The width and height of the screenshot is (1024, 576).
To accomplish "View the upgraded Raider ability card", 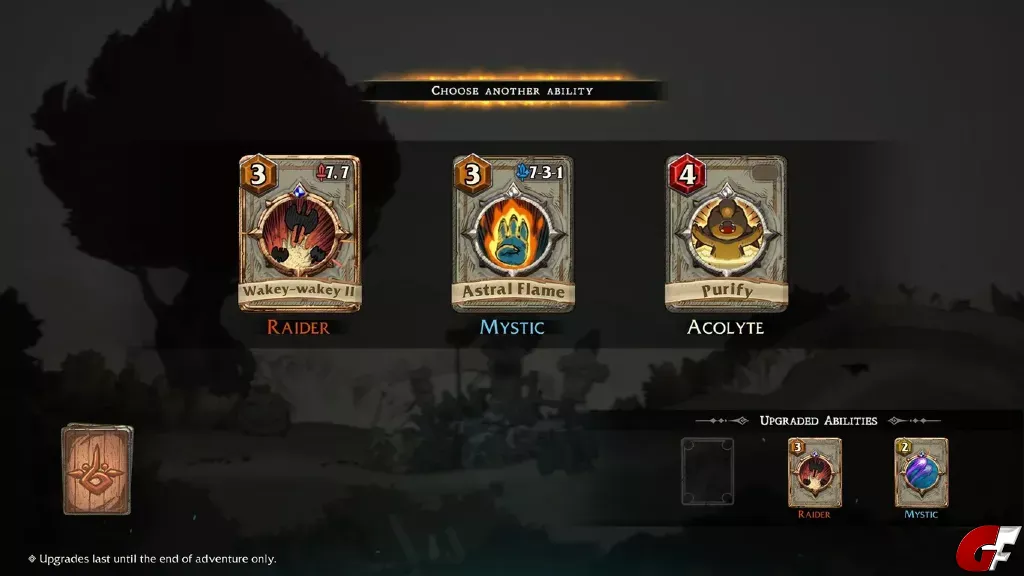I will (814, 472).
